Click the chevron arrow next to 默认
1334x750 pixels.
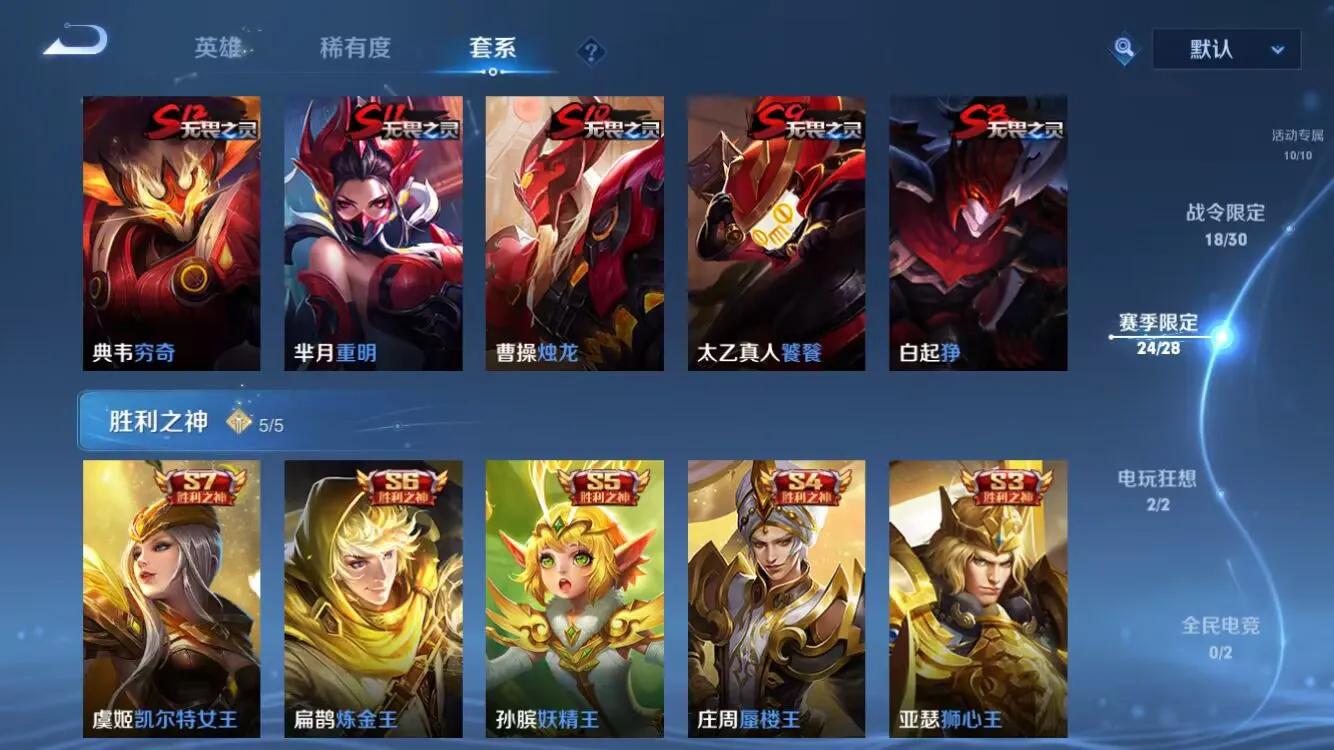(x=1277, y=48)
